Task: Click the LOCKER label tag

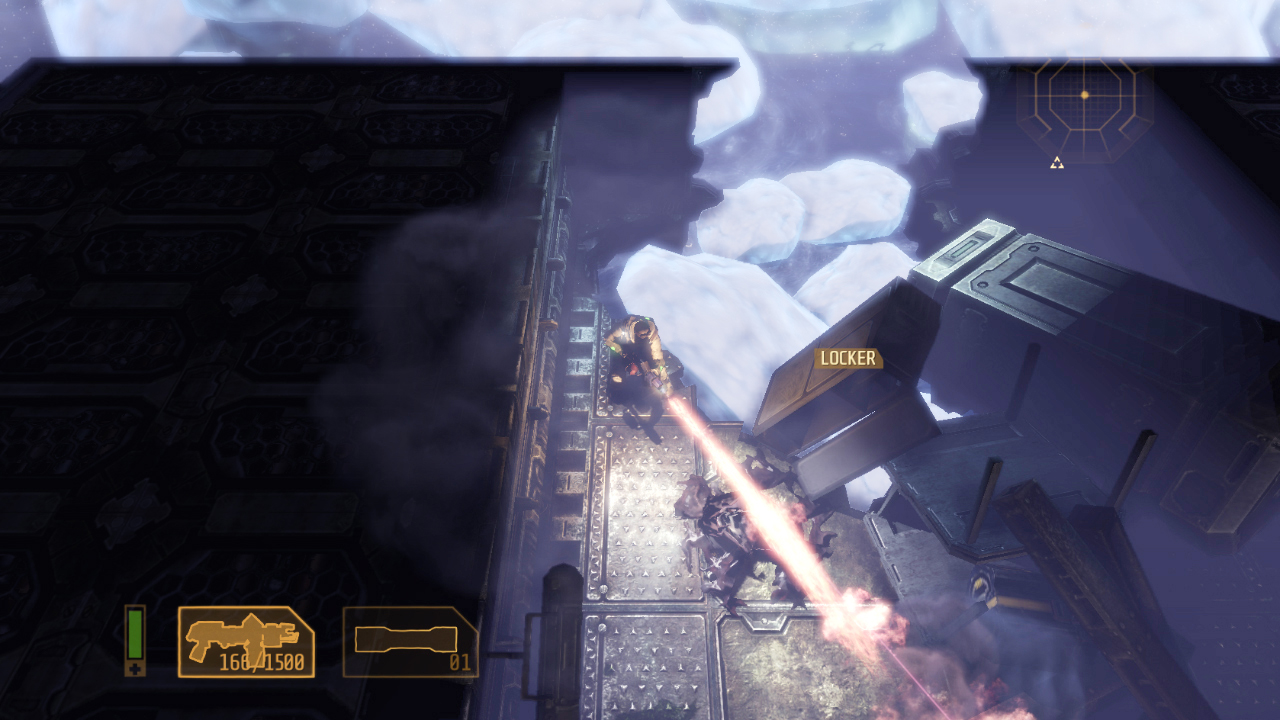Action: pos(847,358)
